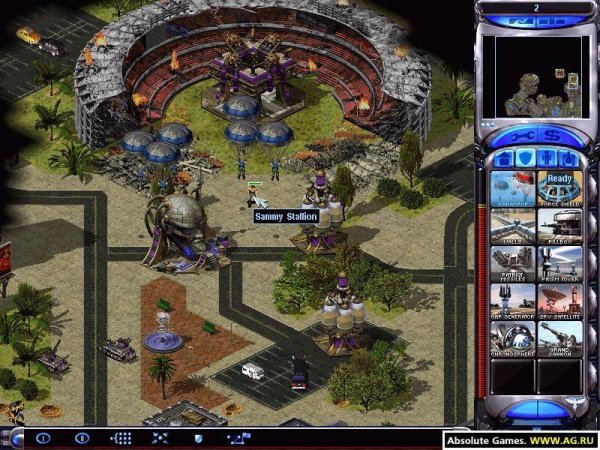Switch to the infantry build tab
600x450 pixels.
547,159
